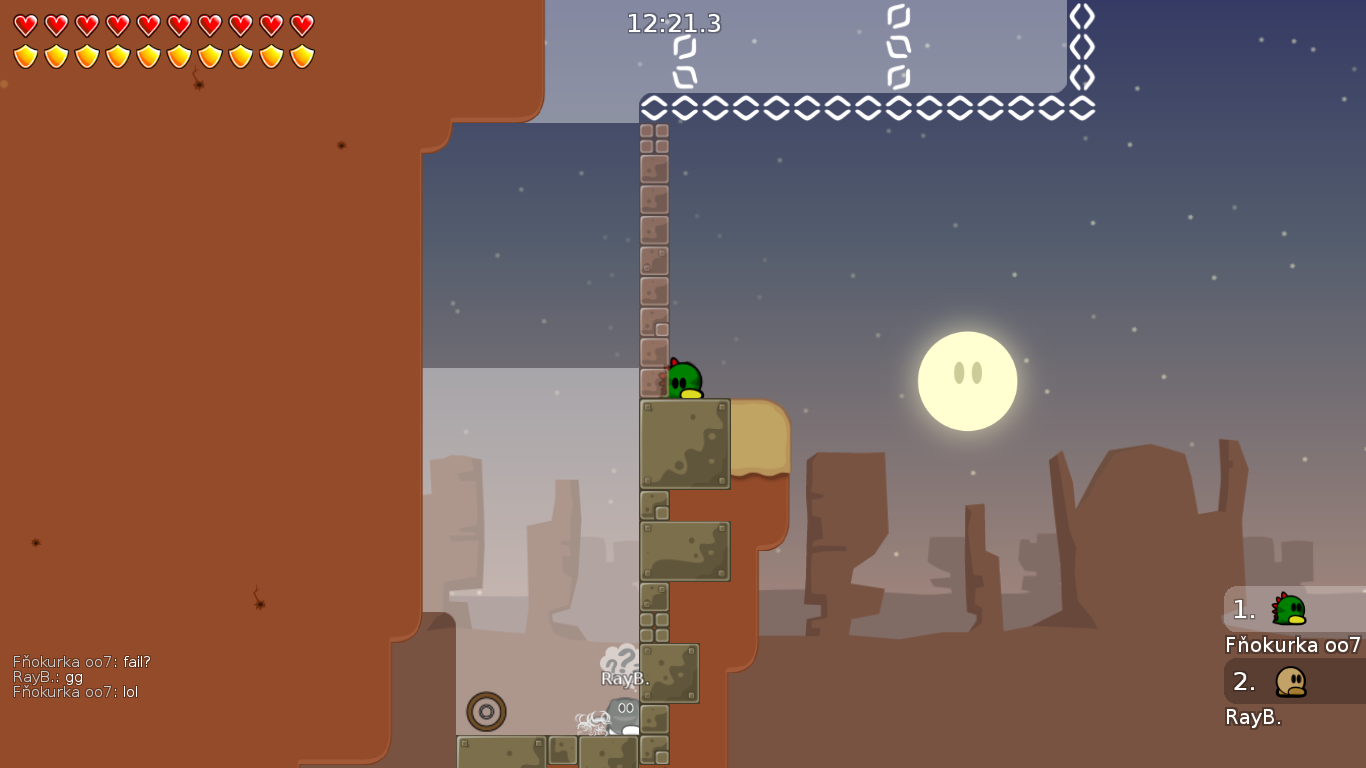
Task: Select the glowing moon face
Action: coord(966,381)
